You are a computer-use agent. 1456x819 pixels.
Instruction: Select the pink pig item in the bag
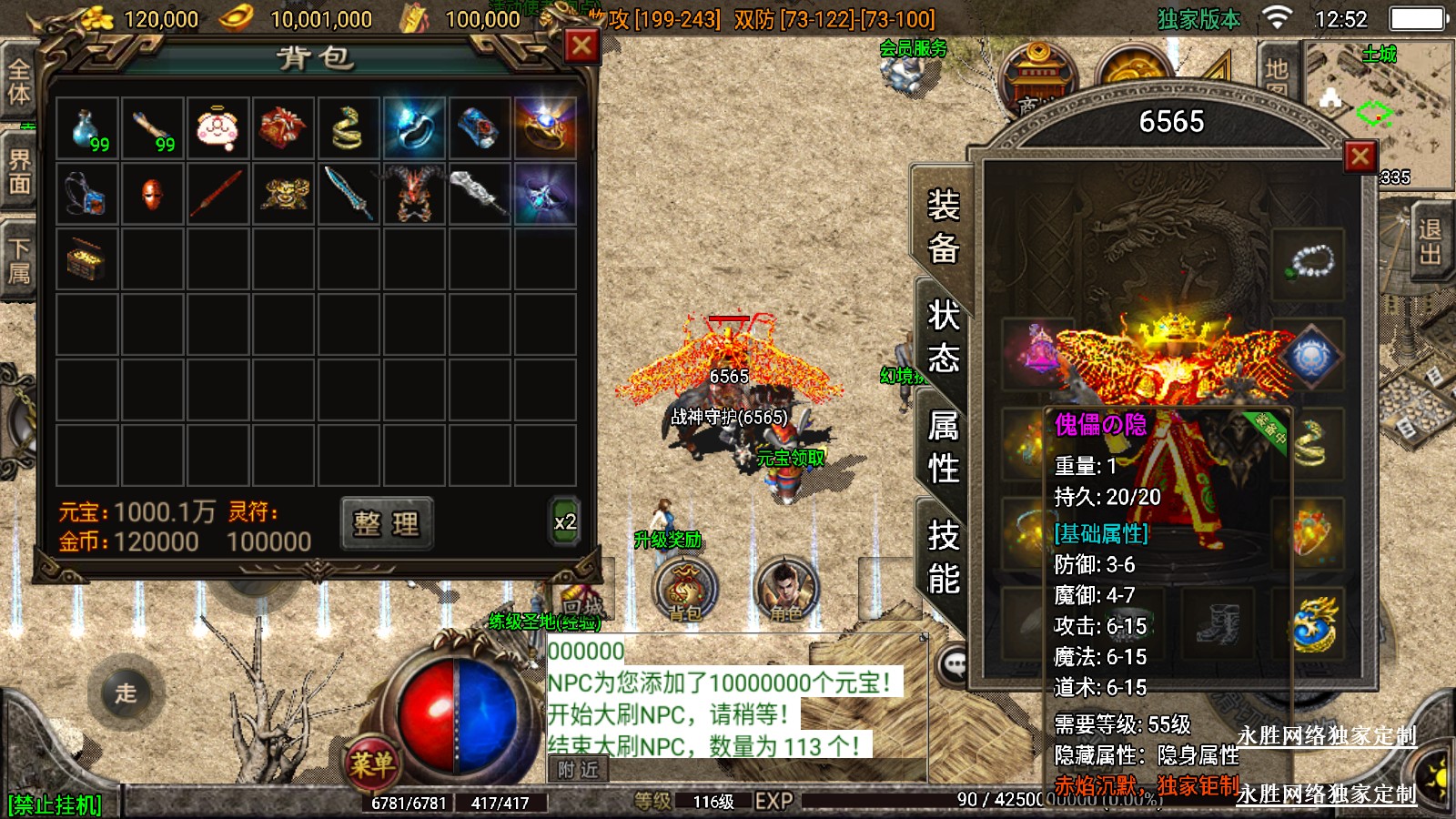tap(218, 128)
